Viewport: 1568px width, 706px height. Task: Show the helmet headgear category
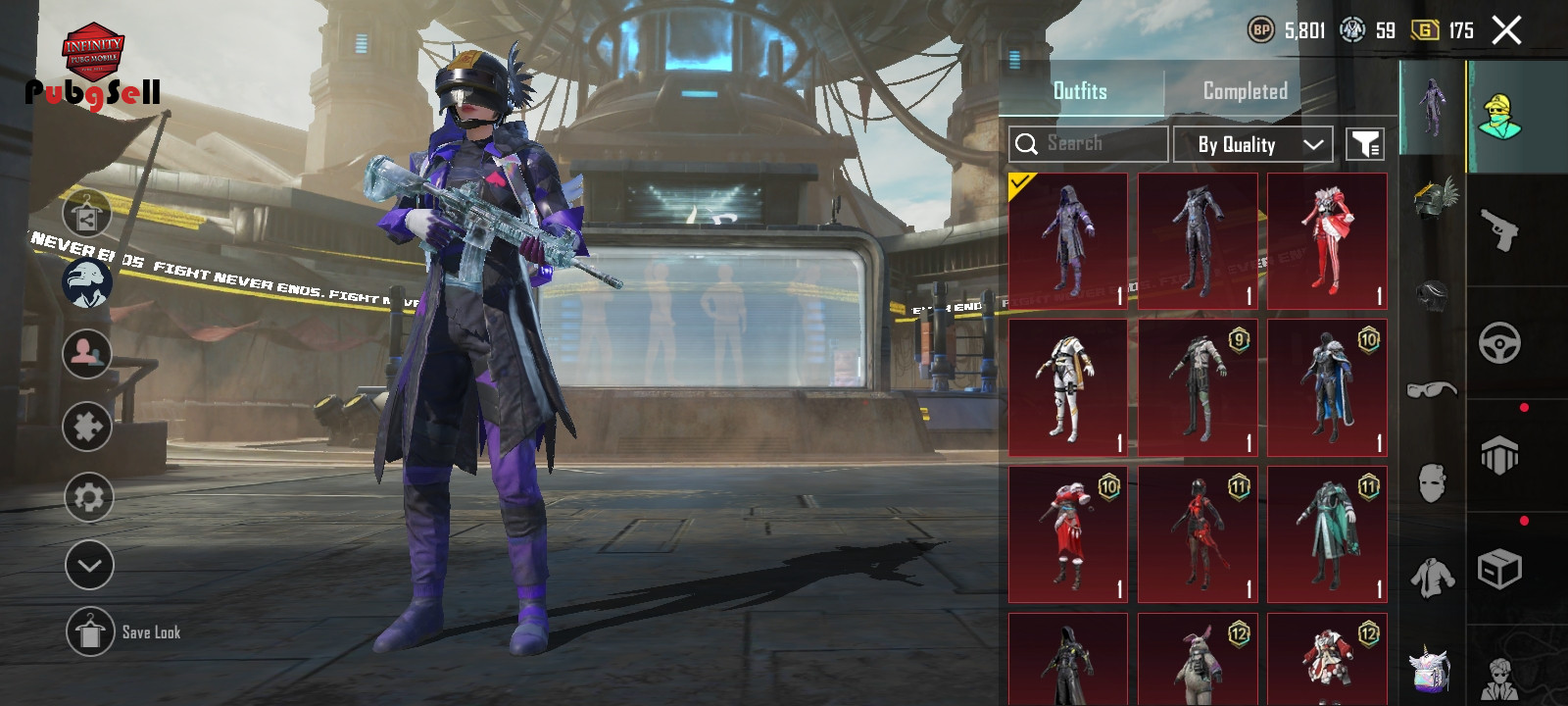click(x=1432, y=294)
